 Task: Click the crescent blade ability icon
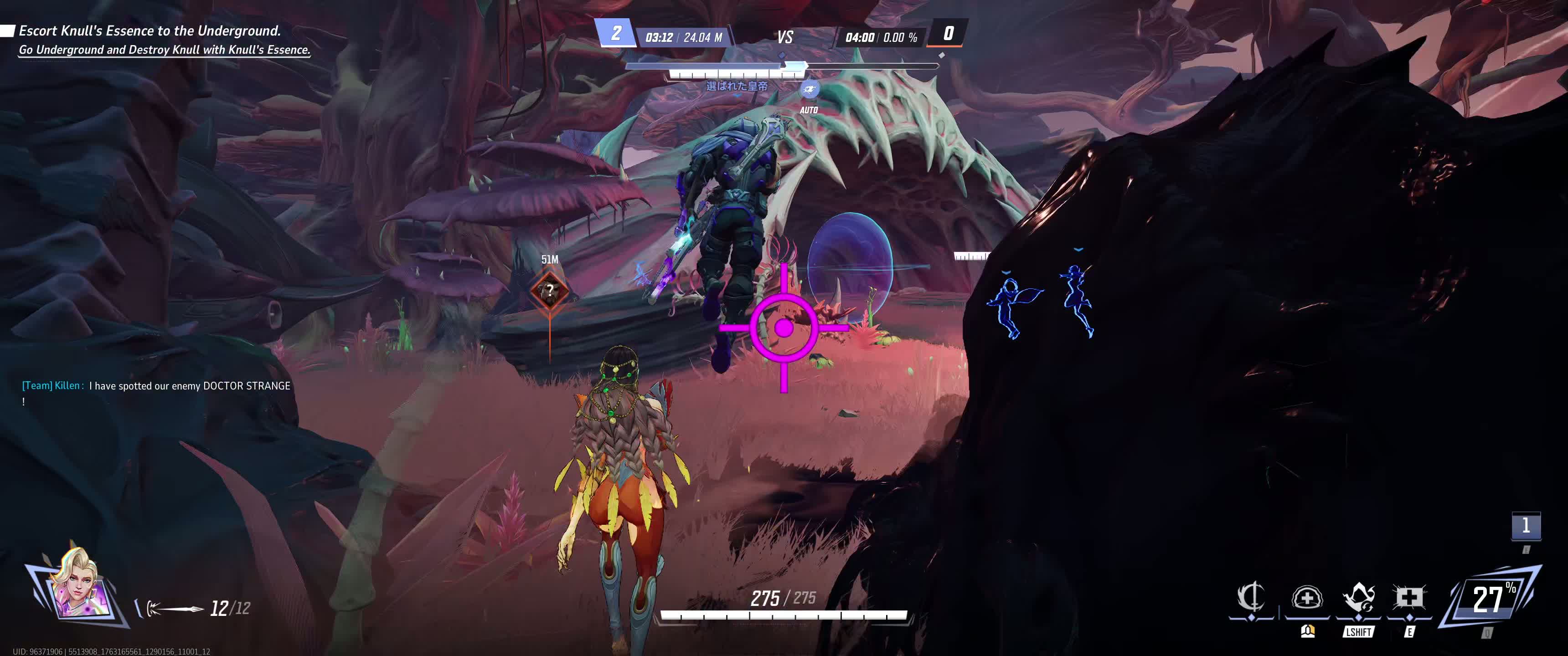[1251, 598]
